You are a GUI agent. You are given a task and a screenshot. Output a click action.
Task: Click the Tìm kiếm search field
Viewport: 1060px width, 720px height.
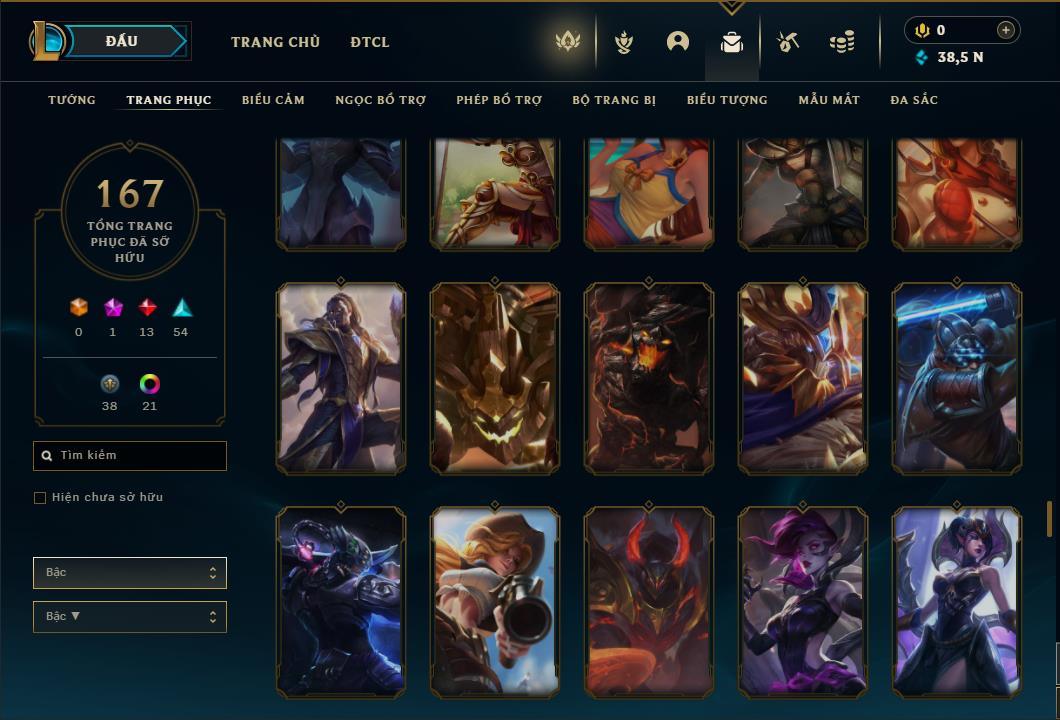[130, 456]
